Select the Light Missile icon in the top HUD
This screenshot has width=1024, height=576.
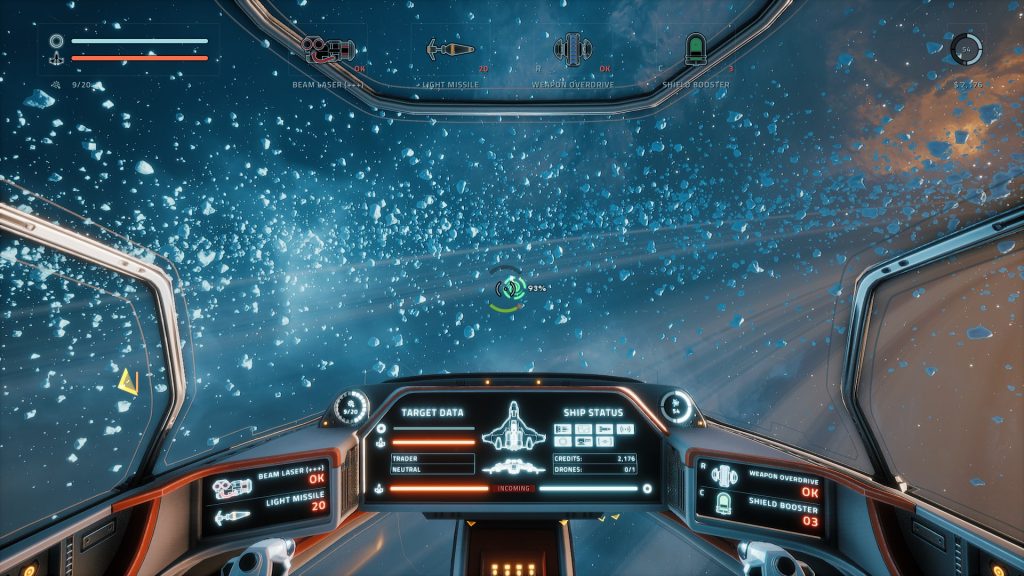[x=449, y=48]
